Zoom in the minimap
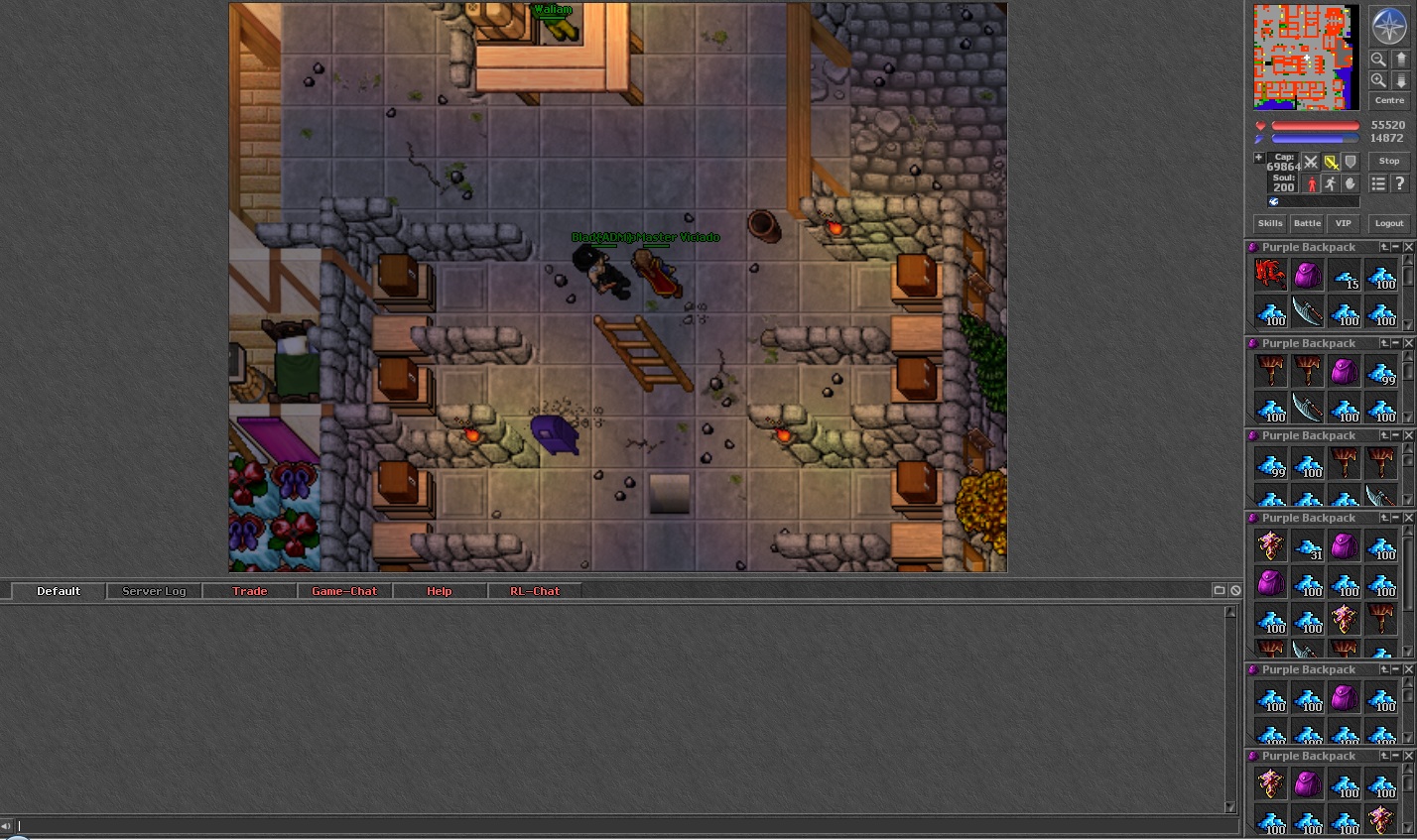This screenshot has width=1417, height=840. click(x=1378, y=80)
